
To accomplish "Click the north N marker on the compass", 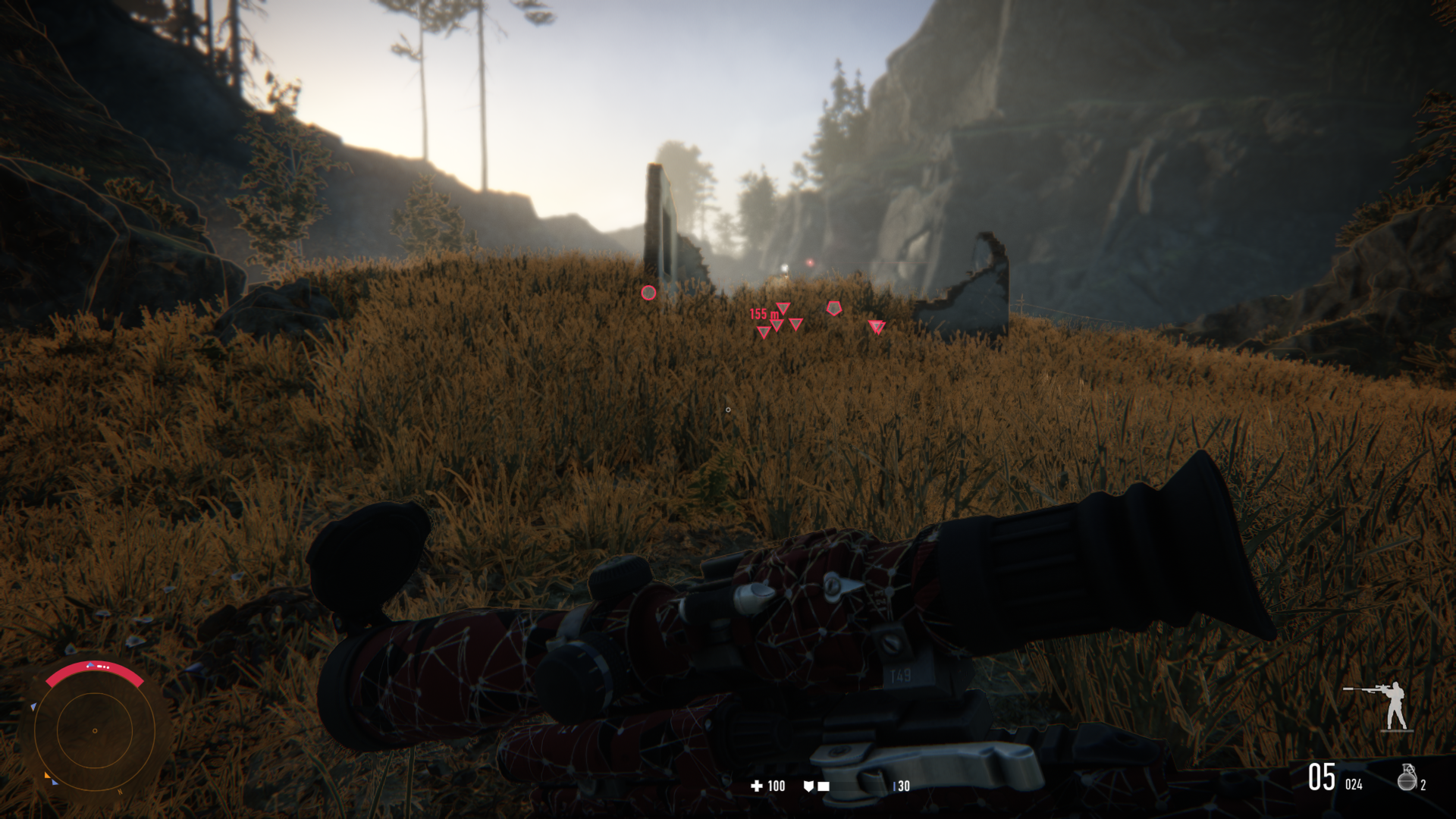I will coord(120,792).
